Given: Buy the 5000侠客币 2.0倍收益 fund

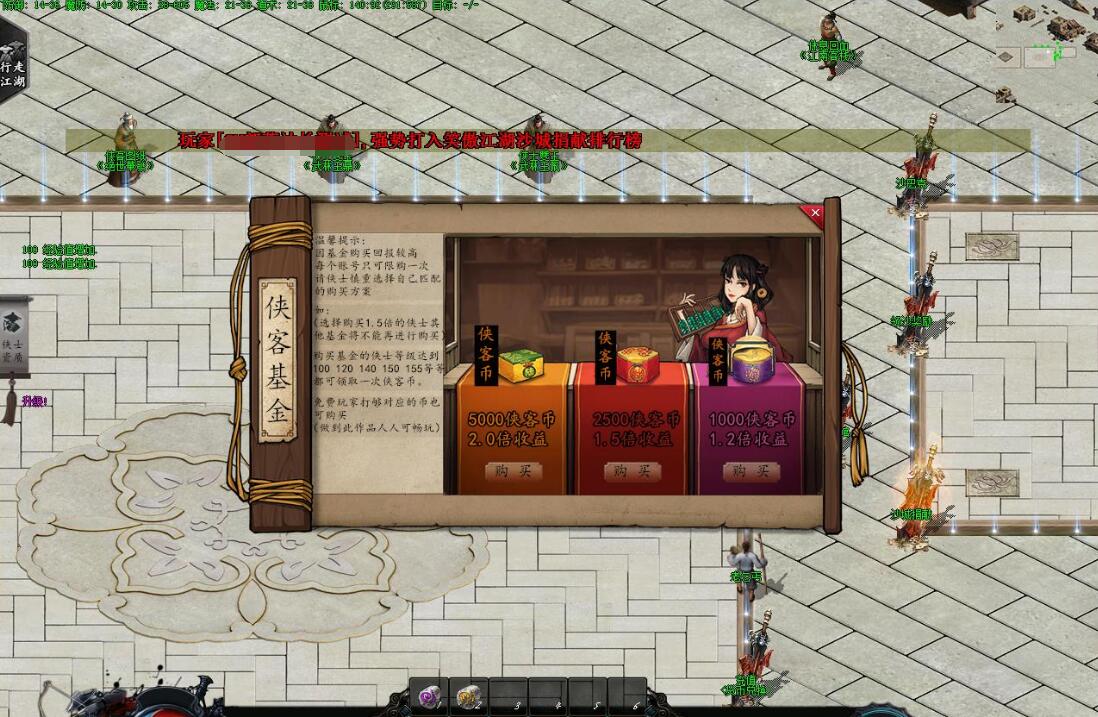Looking at the screenshot, I should (512, 471).
